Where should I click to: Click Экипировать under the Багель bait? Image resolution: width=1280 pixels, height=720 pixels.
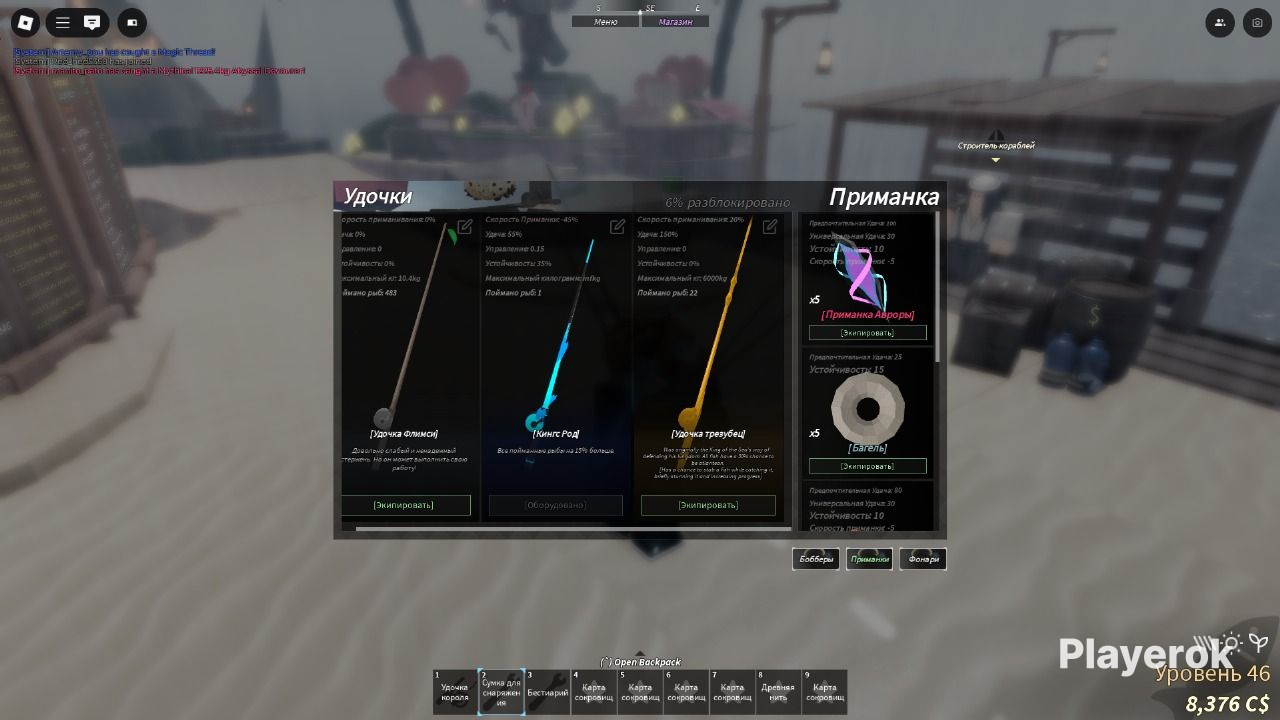pyautogui.click(x=866, y=465)
